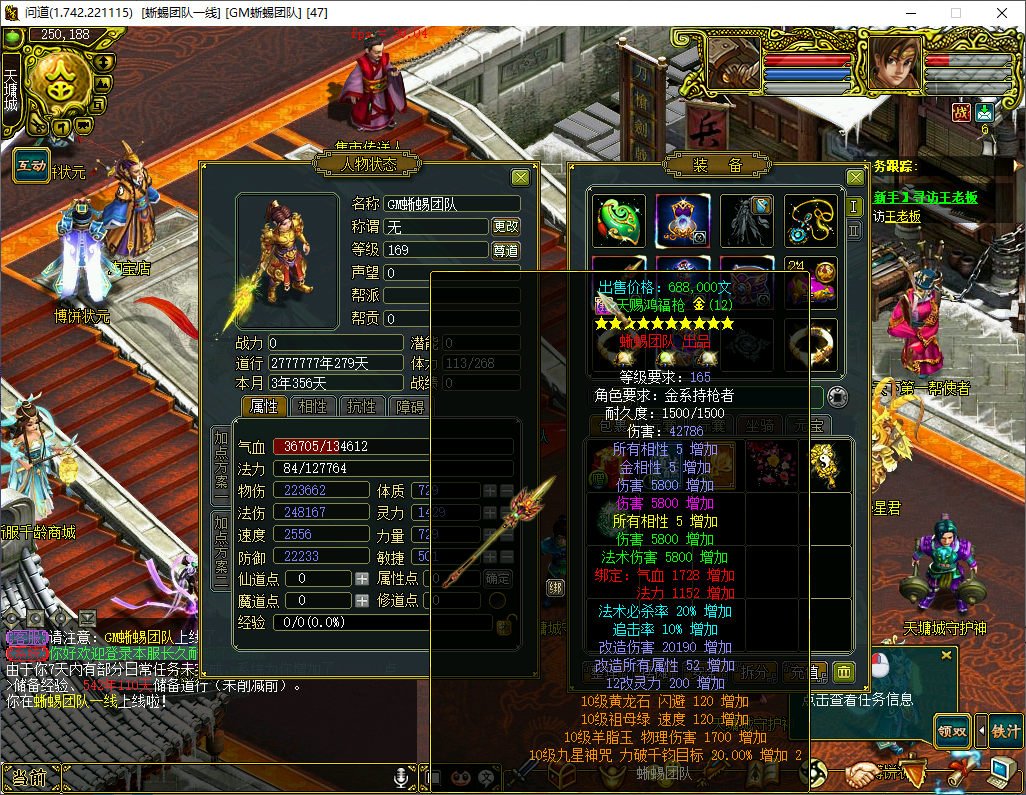Open the 互动 interaction button
1026x795 pixels.
(29, 166)
